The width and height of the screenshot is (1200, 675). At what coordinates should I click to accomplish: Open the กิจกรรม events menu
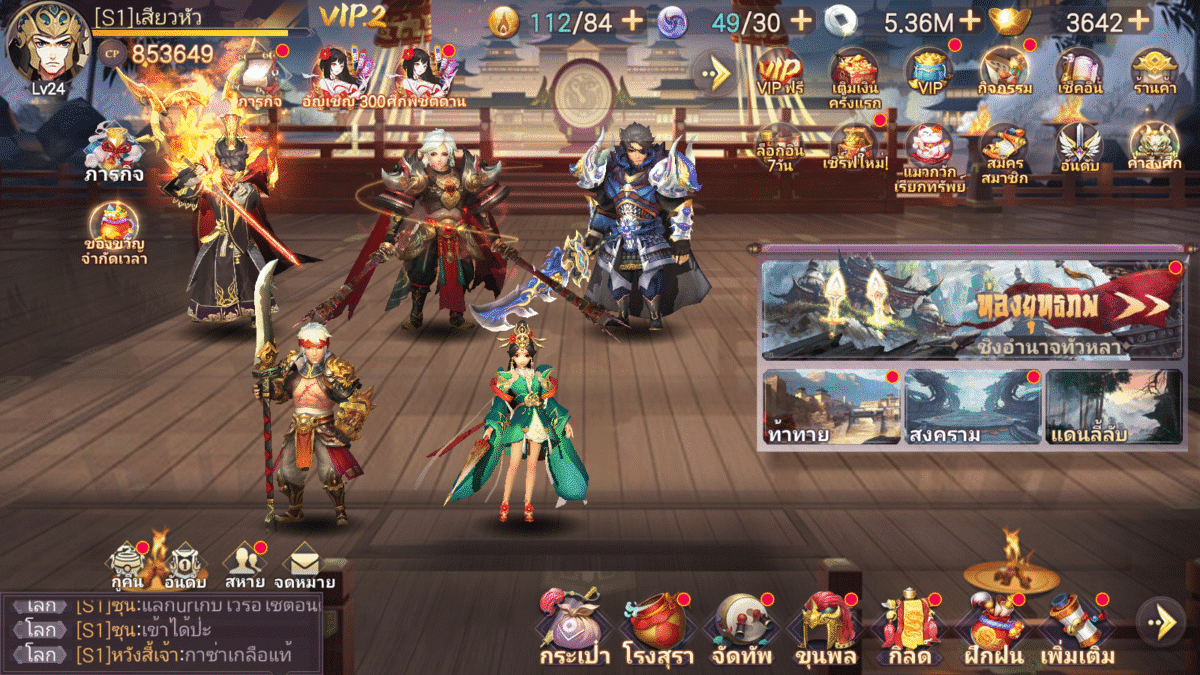[1003, 72]
